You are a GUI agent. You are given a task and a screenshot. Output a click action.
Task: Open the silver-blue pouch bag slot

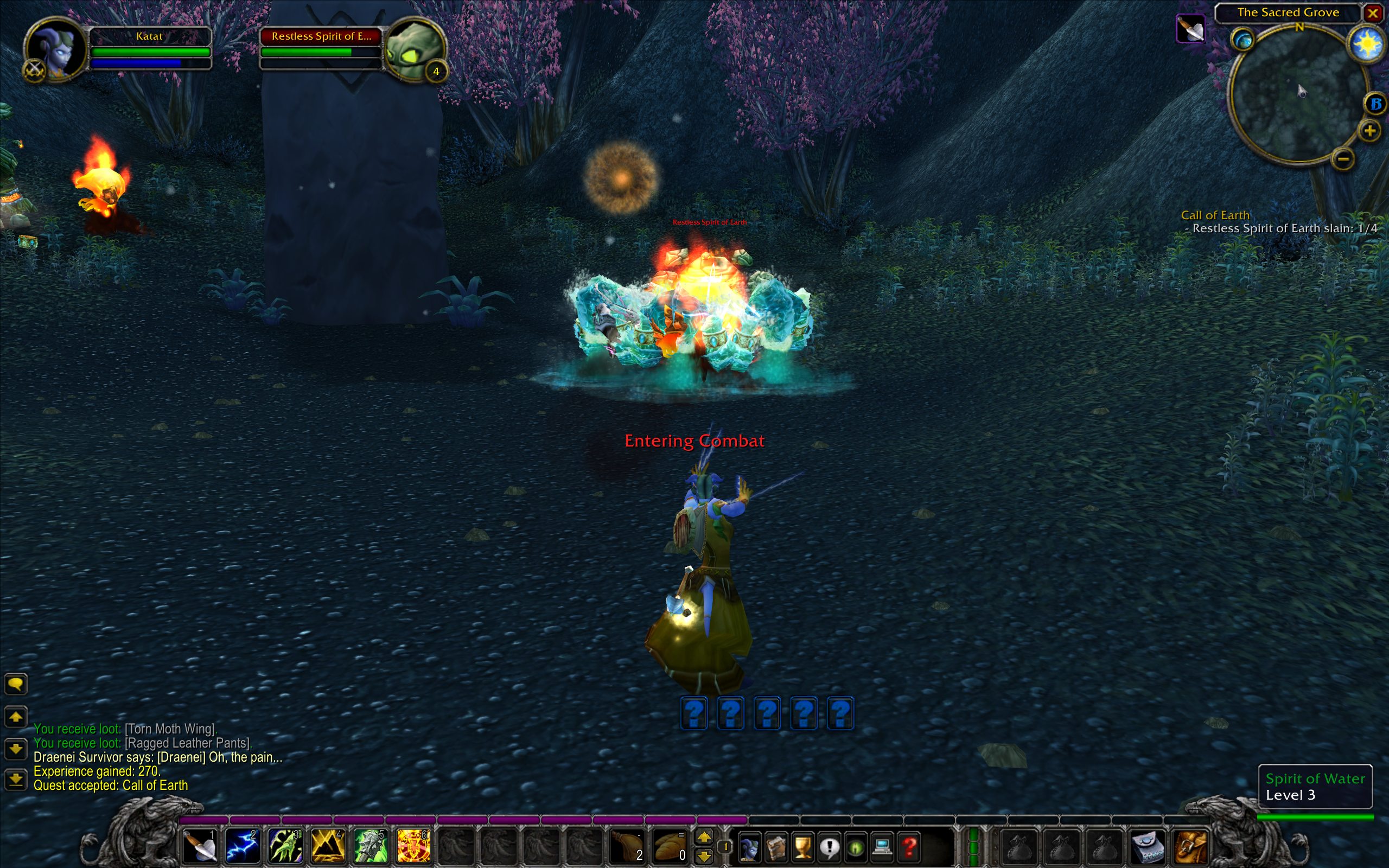coord(1149,847)
